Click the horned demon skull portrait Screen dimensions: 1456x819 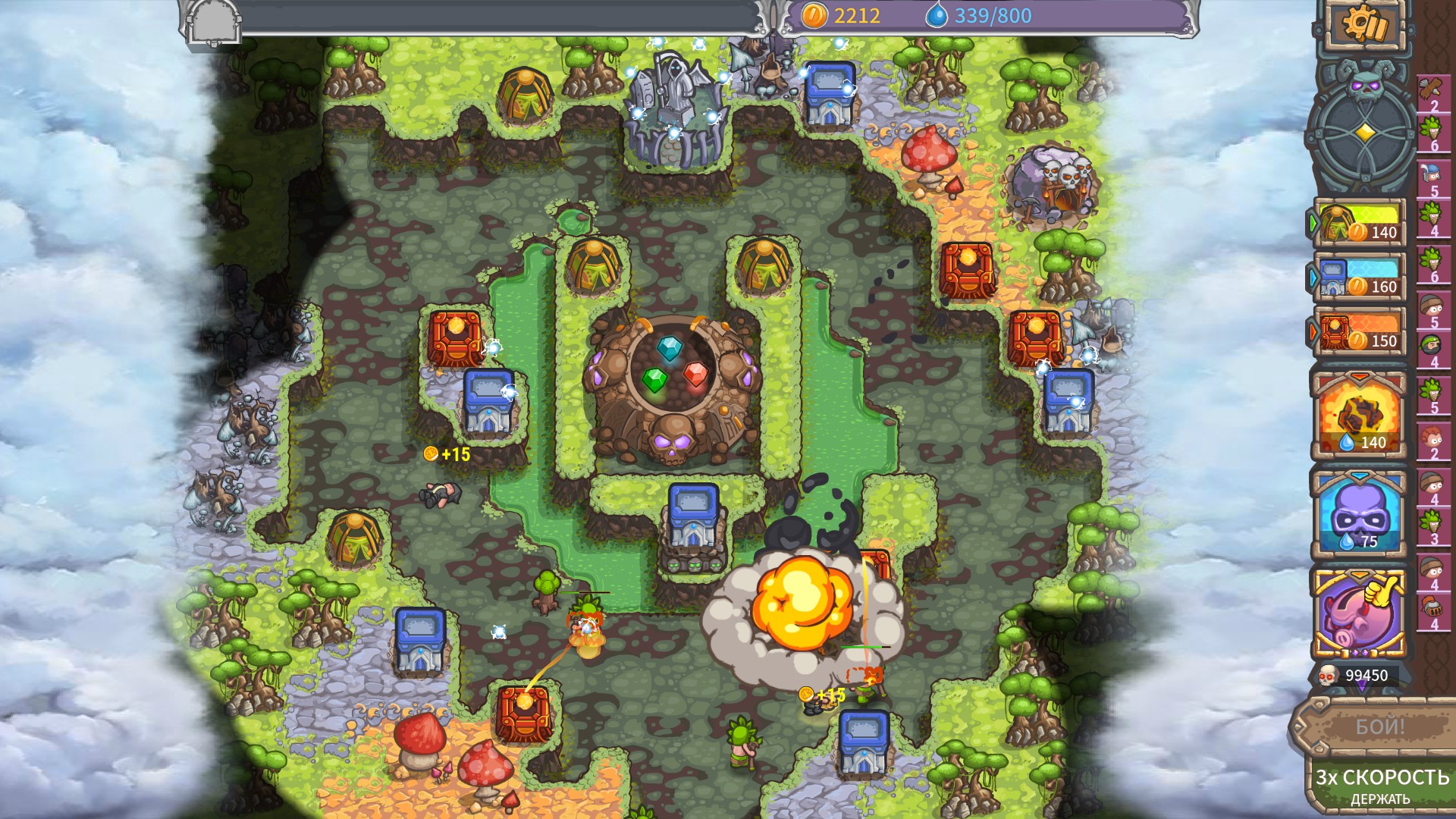coord(1365,91)
